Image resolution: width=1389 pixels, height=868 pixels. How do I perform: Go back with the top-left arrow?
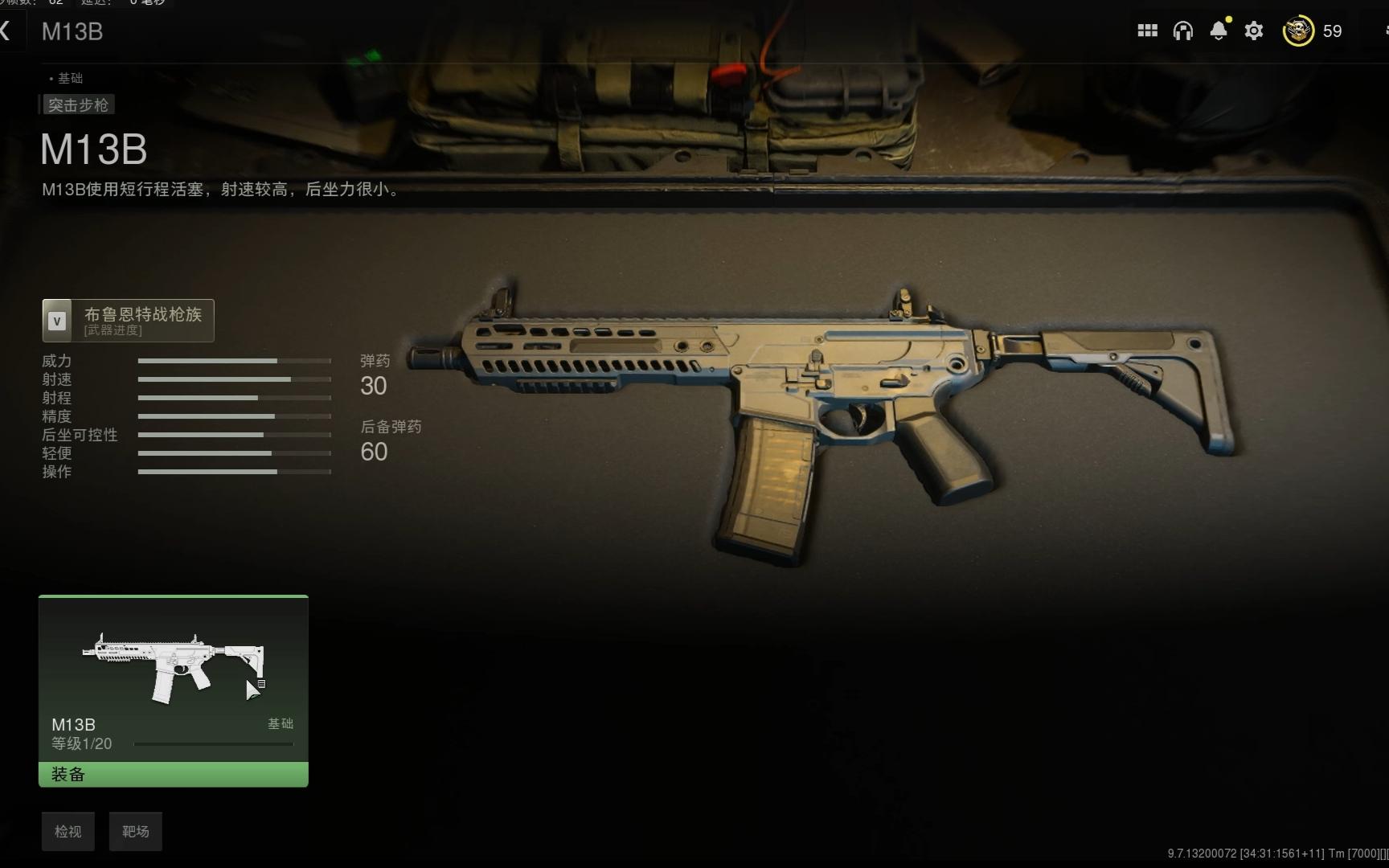click(6, 31)
